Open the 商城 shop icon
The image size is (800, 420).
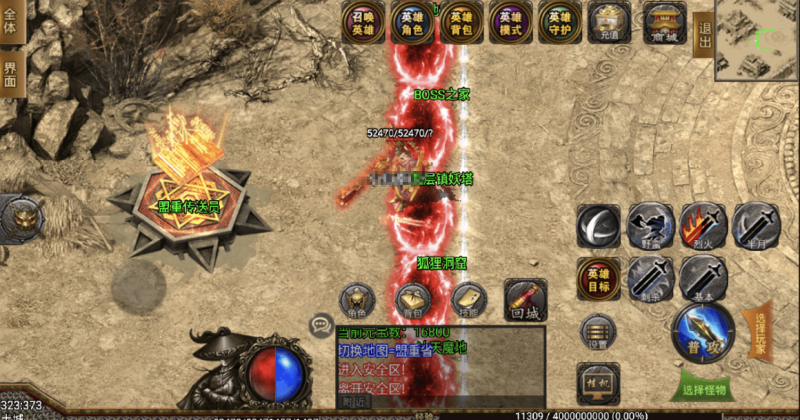[x=664, y=22]
